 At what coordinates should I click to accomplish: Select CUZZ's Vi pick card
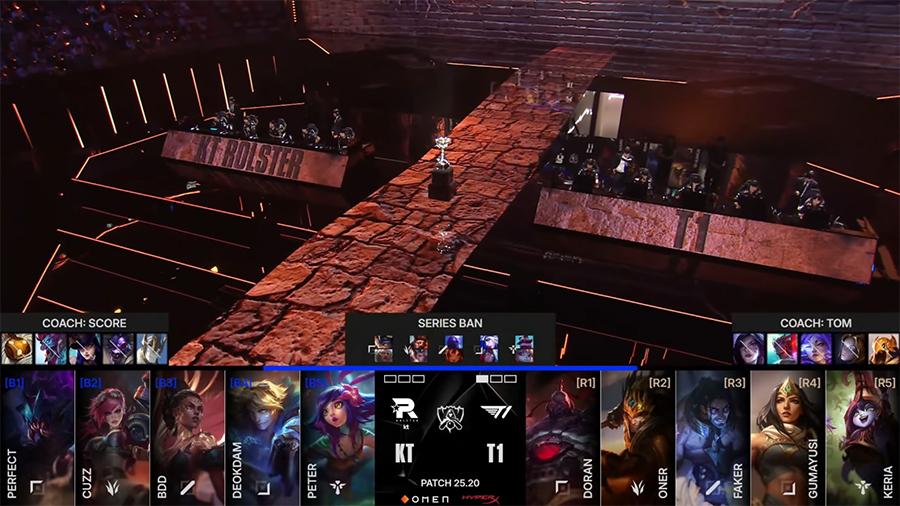pyautogui.click(x=112, y=437)
